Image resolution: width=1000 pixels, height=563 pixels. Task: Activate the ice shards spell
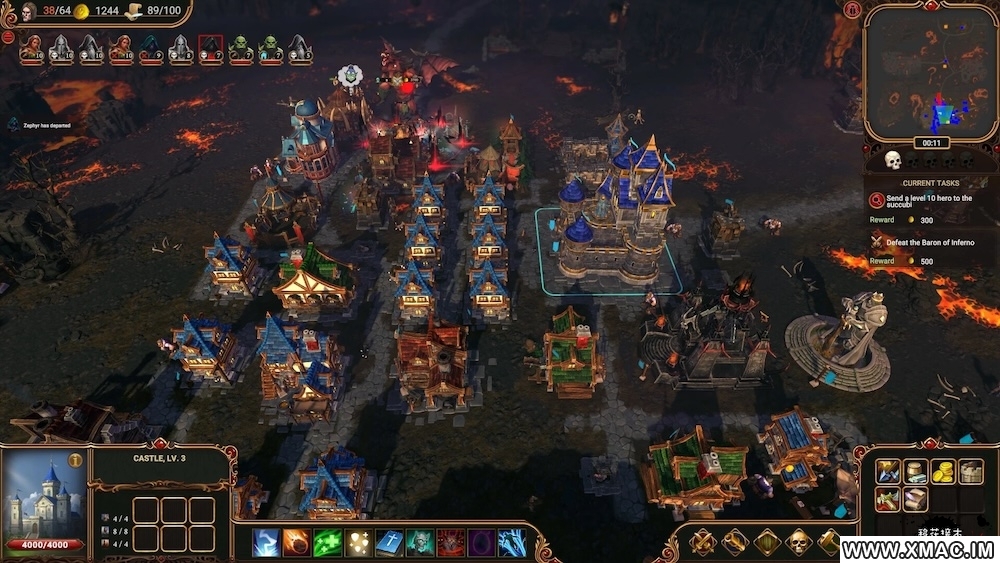pos(512,542)
